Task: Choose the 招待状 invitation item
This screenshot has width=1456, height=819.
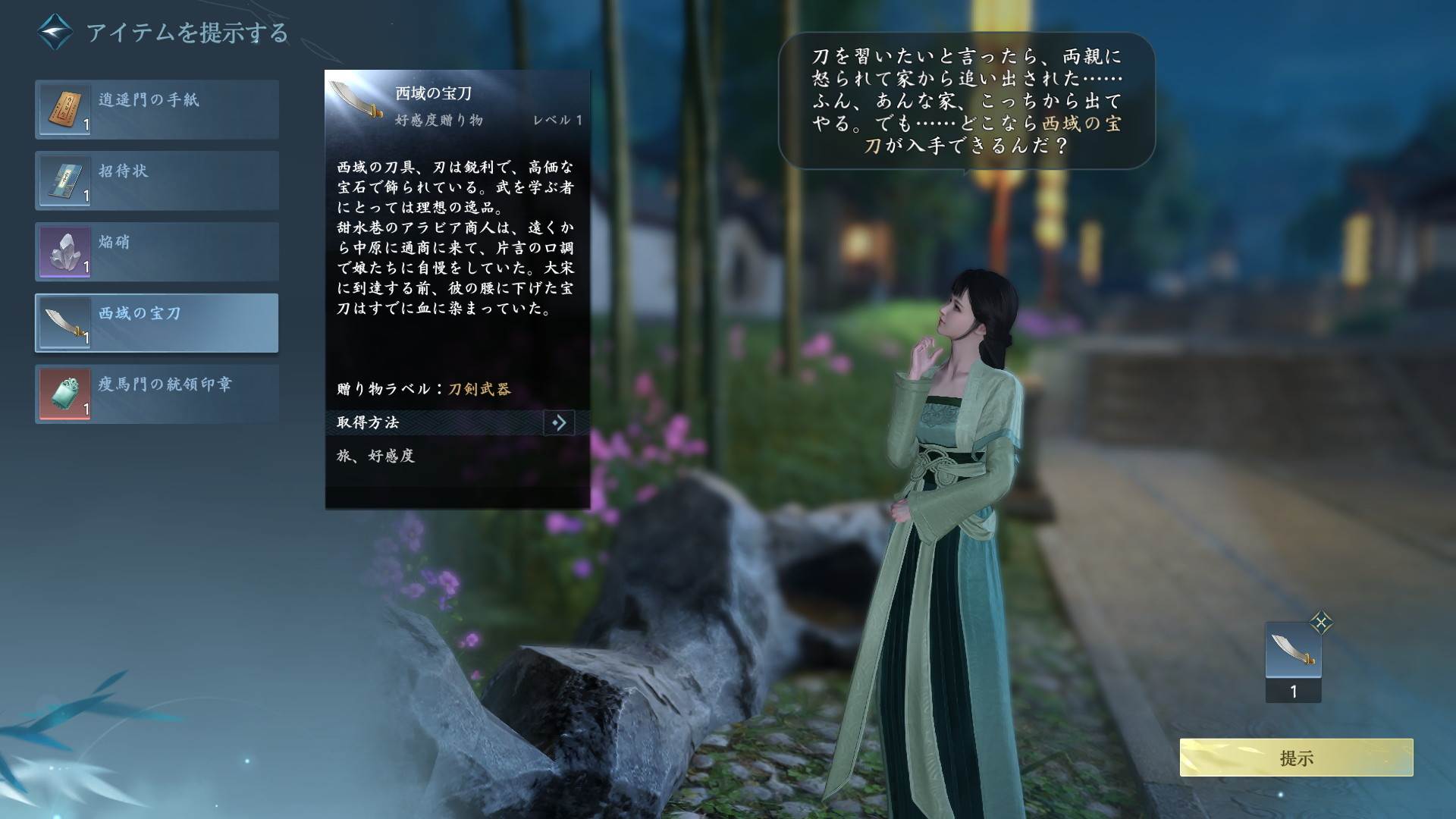Action: [x=157, y=180]
